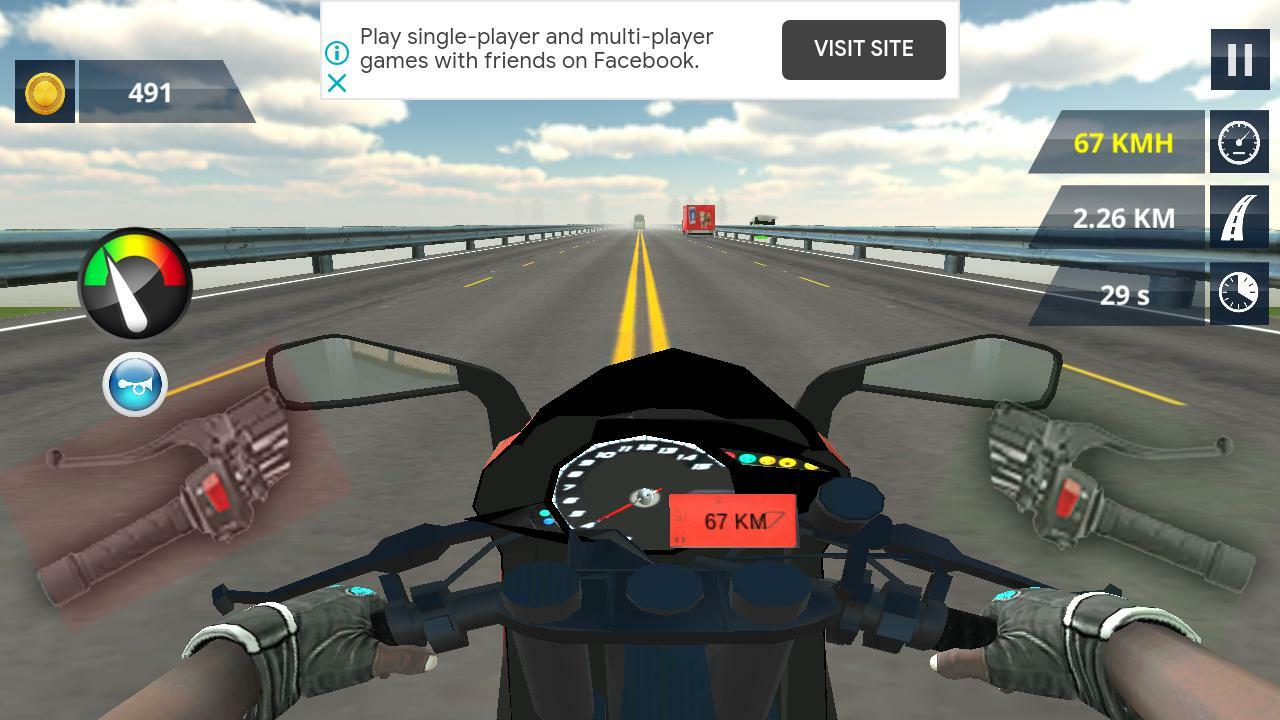Tap the gold coin icon near the counter
Screen dimensions: 1280x720
pyautogui.click(x=44, y=92)
